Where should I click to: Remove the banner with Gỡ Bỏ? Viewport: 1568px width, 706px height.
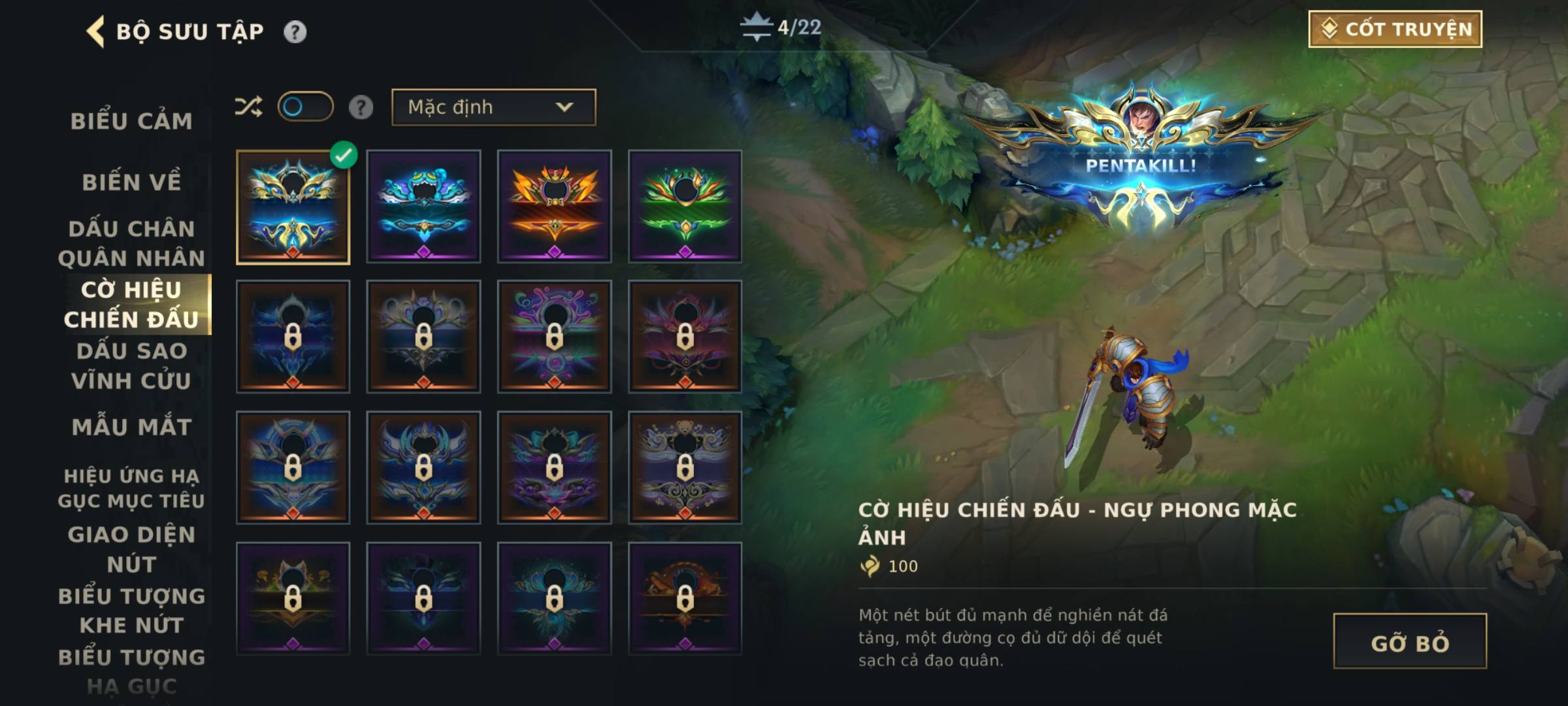[x=1410, y=641]
